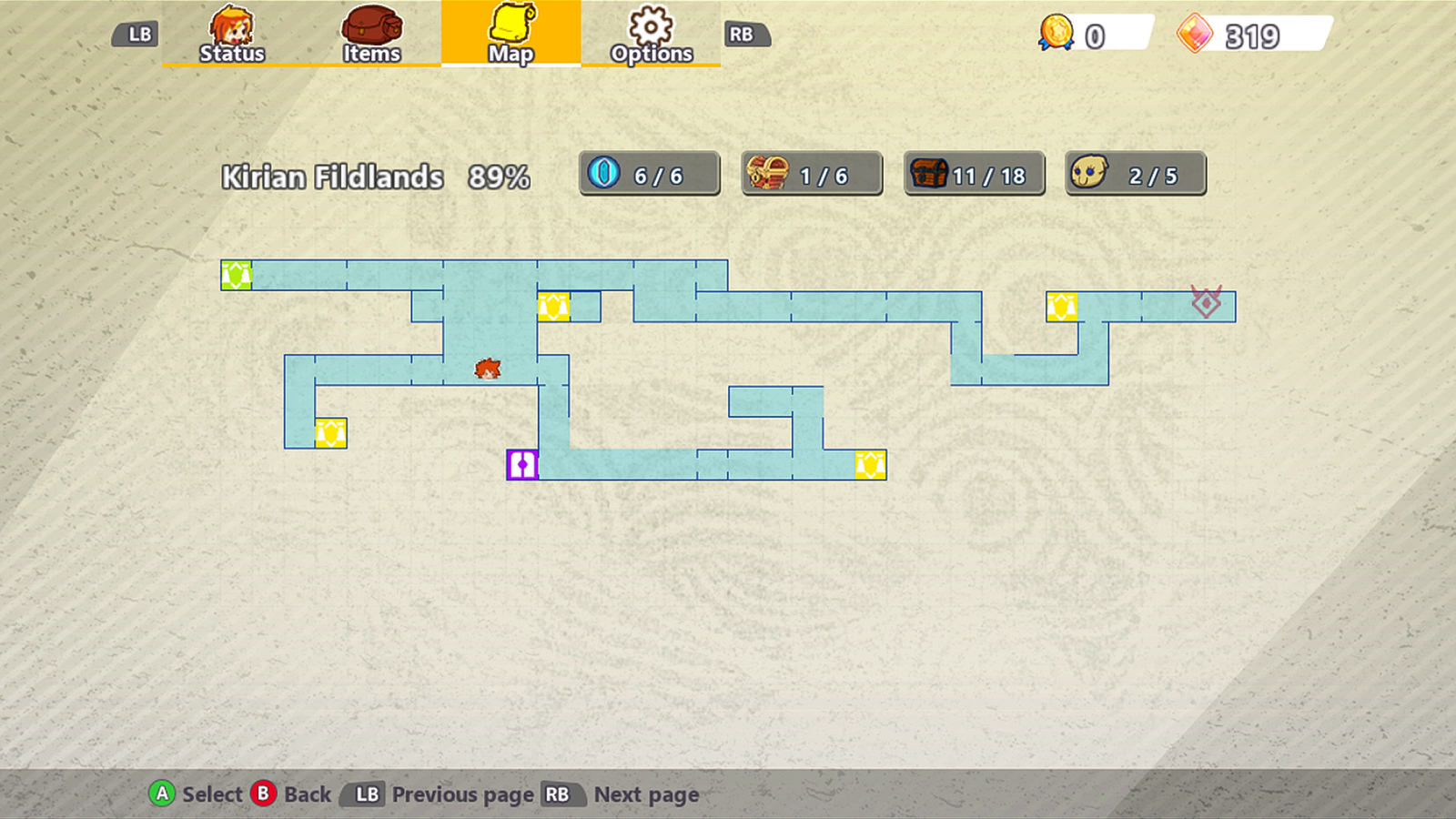1456x819 pixels.
Task: Click the green entrance room on the map's left
Action: pyautogui.click(x=235, y=273)
